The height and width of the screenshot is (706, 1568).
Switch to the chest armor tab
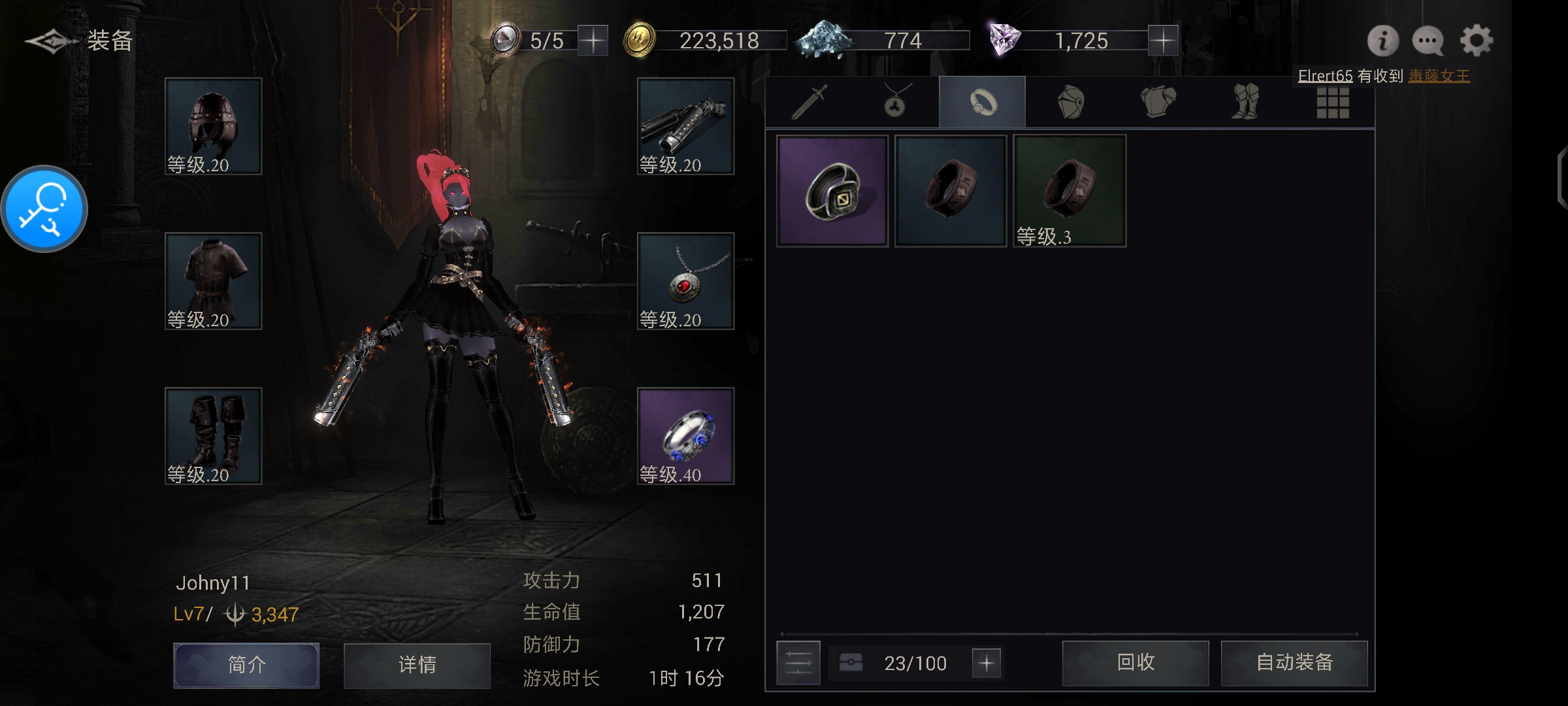(x=1158, y=102)
